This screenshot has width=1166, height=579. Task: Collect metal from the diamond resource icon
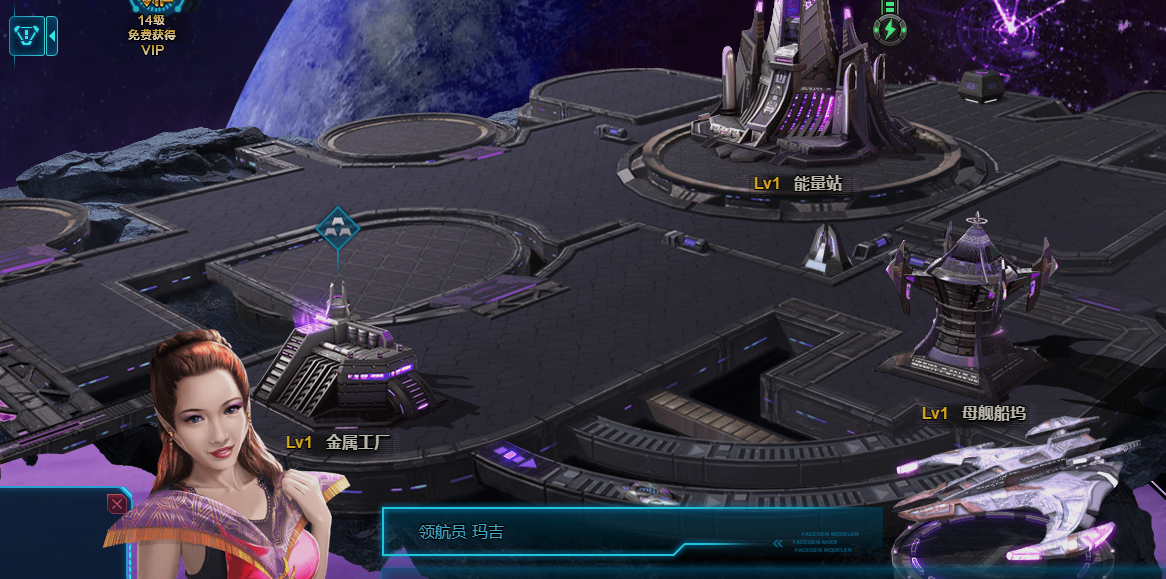(x=337, y=227)
